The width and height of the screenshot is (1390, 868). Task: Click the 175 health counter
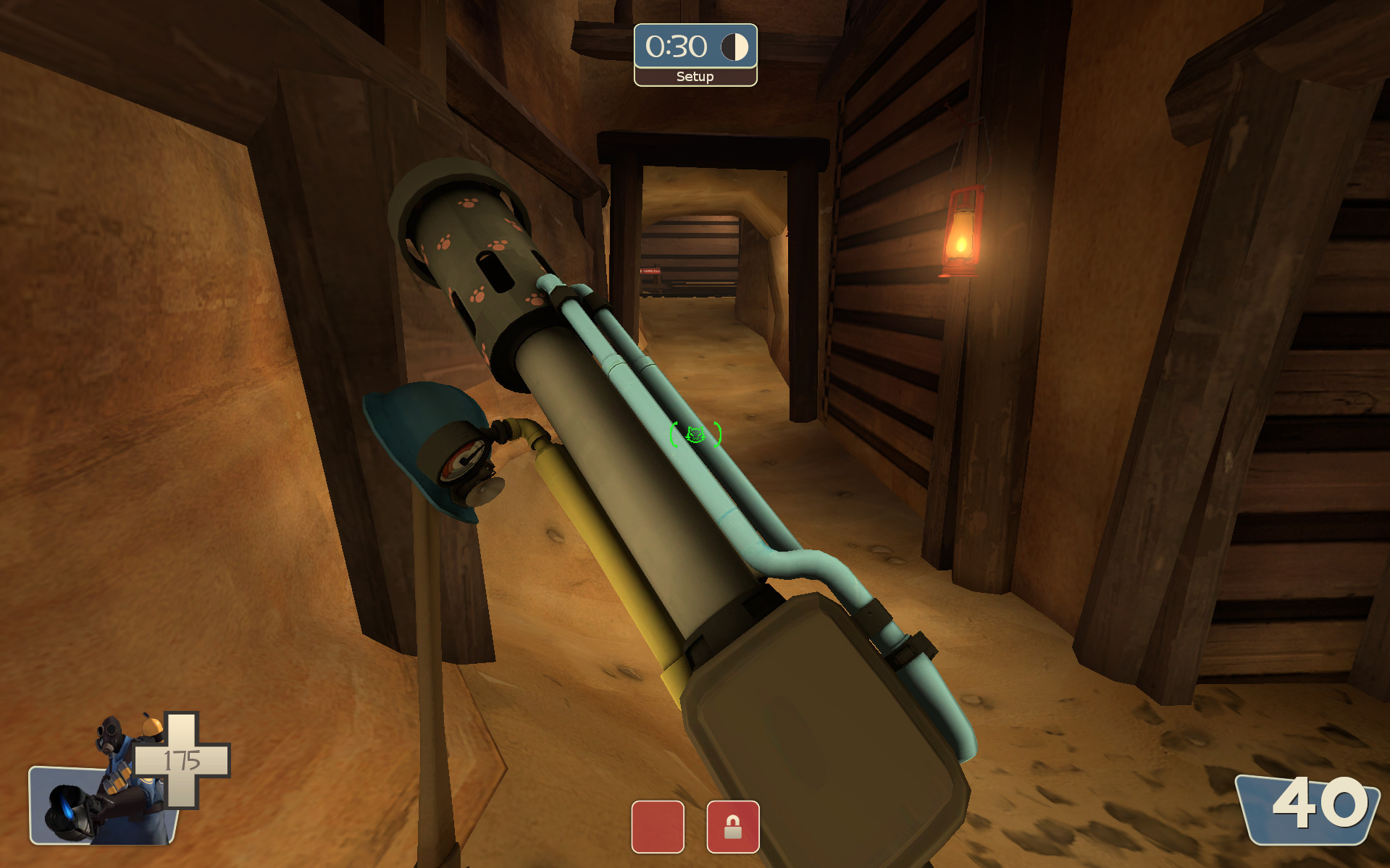[x=183, y=761]
